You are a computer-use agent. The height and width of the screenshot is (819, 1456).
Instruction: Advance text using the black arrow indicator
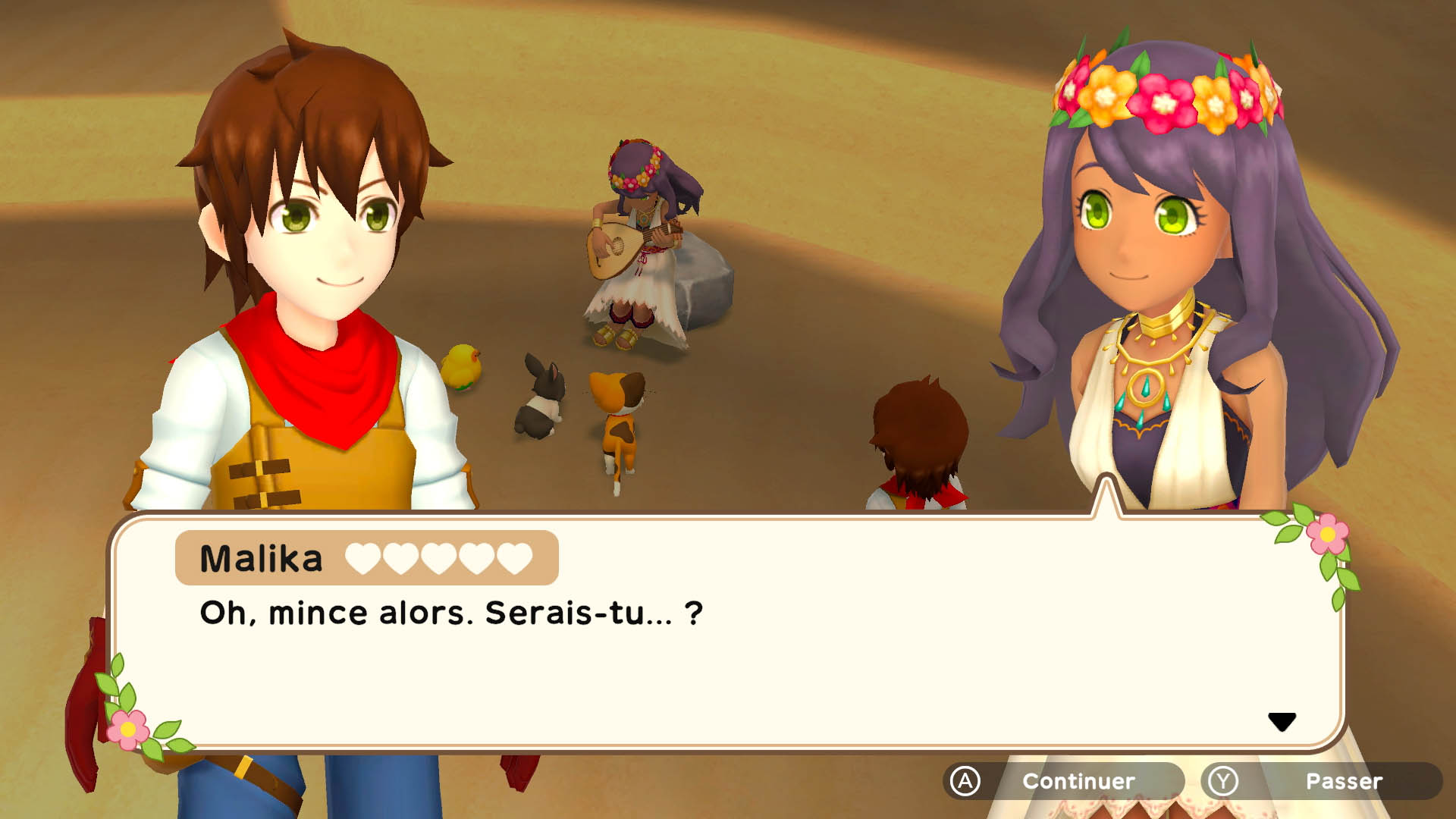pos(1282,721)
